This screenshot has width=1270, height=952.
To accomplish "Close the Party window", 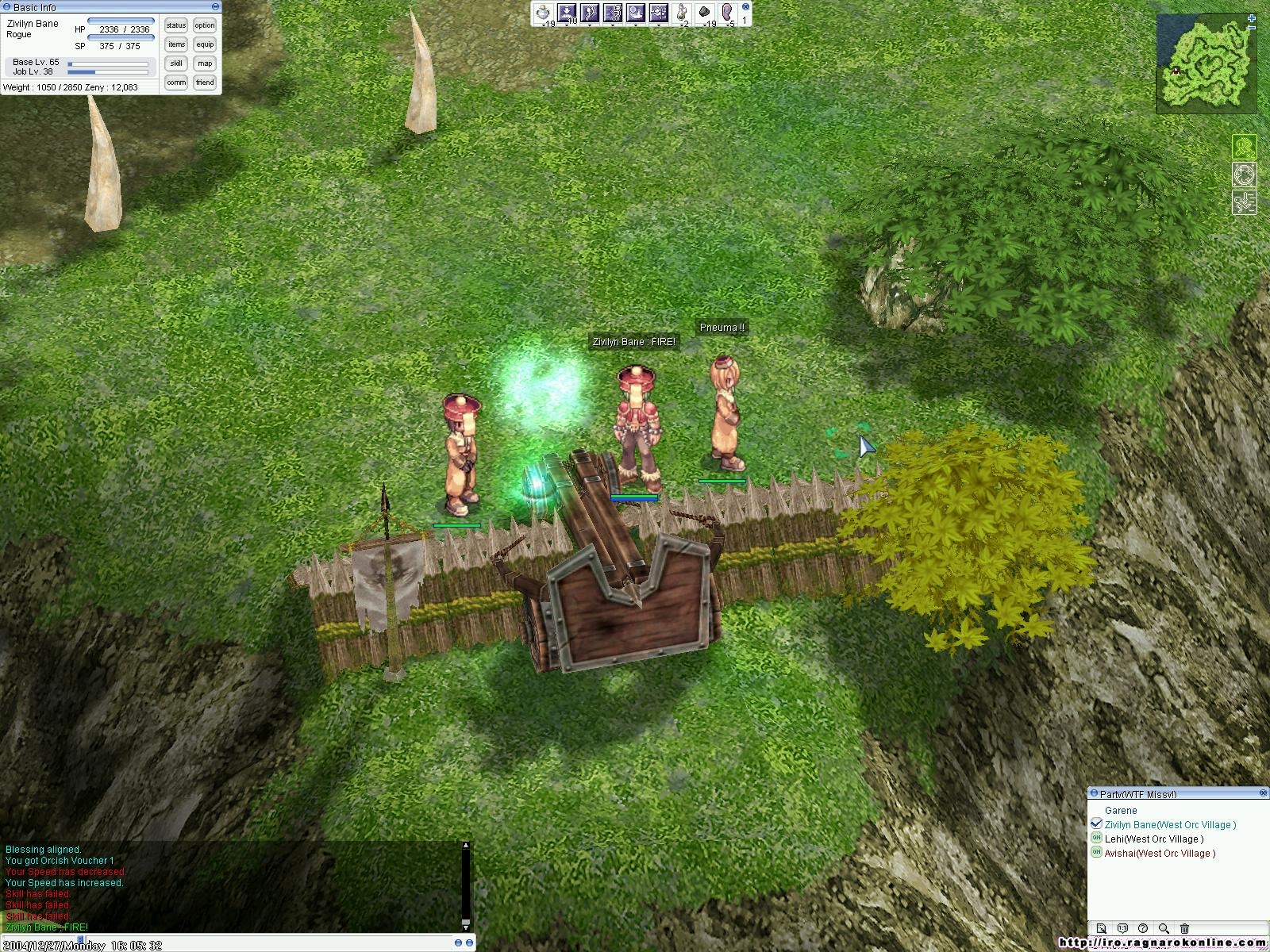I will (x=1264, y=793).
